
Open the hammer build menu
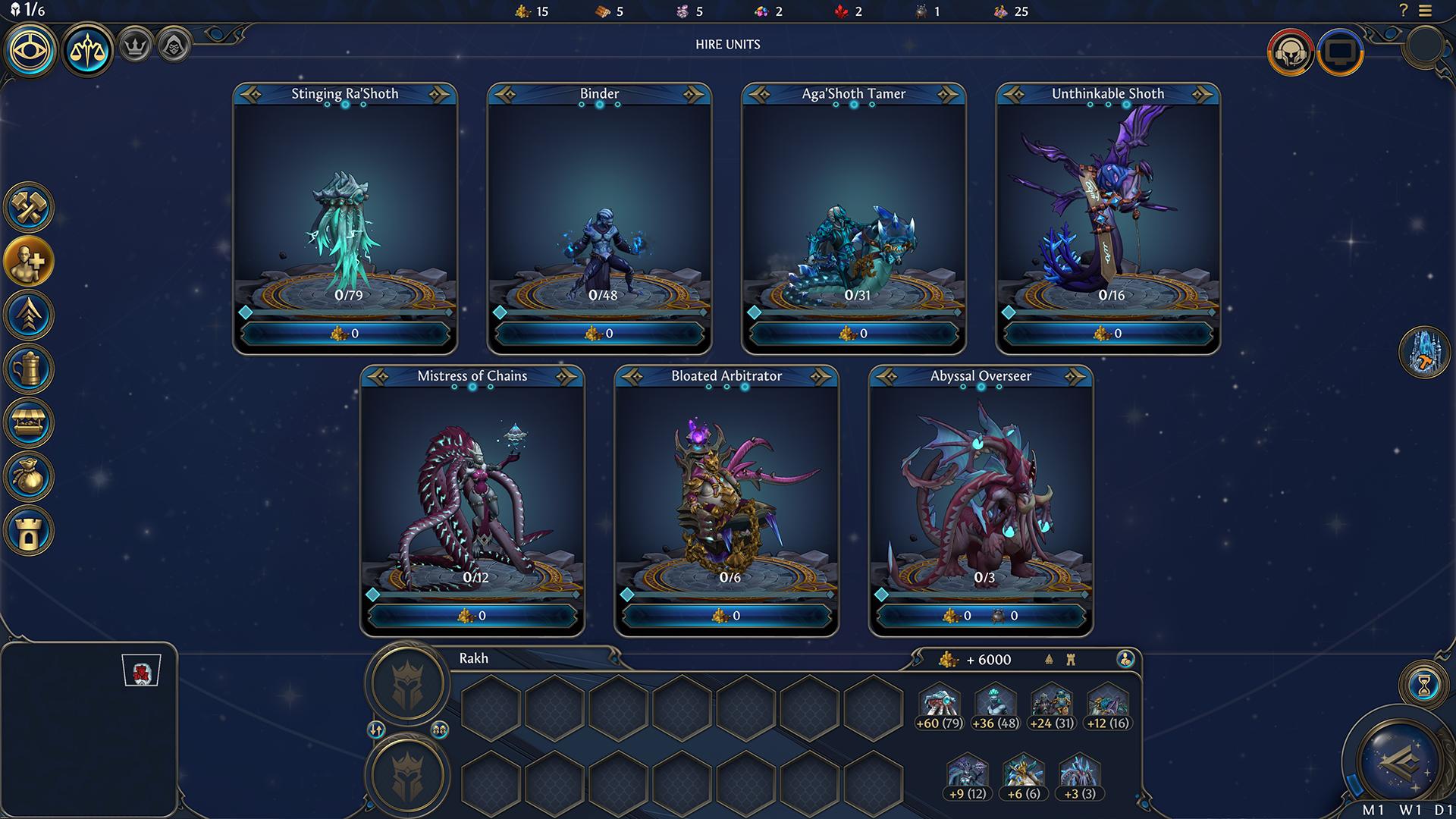29,207
